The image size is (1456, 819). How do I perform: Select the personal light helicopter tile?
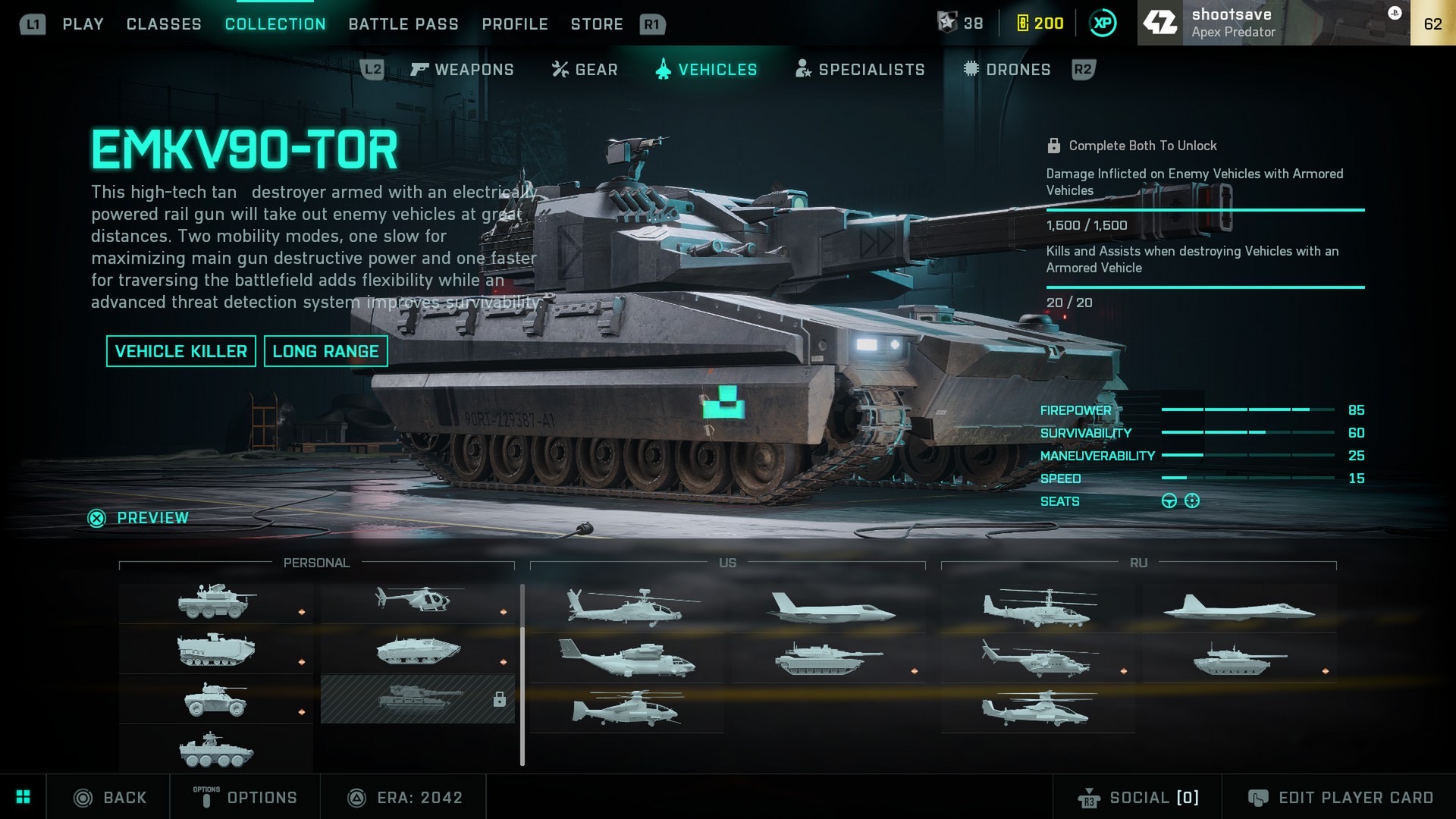416,600
